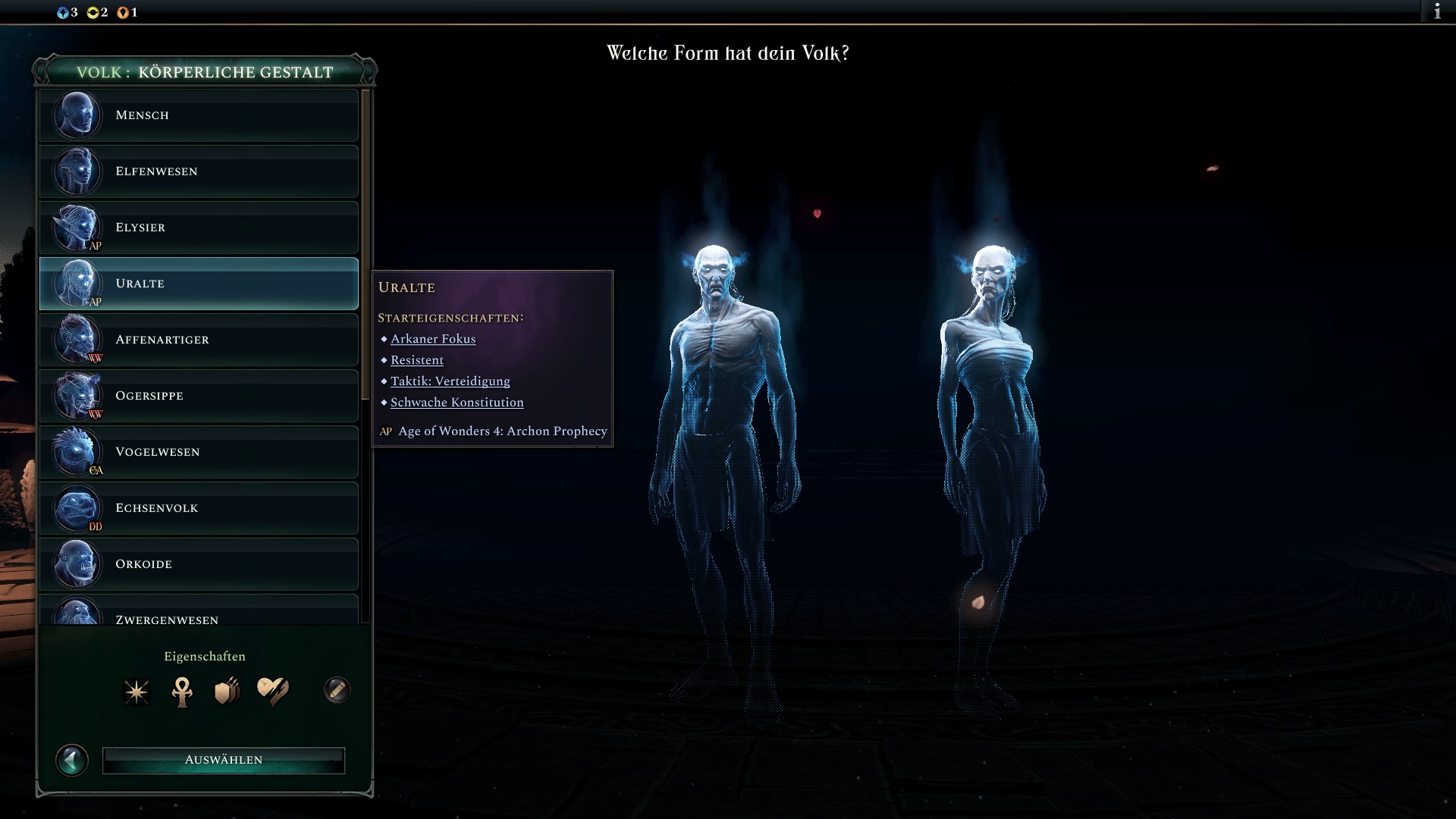Choose the Echsenvolk form
This screenshot has width=1456, height=819.
(199, 508)
